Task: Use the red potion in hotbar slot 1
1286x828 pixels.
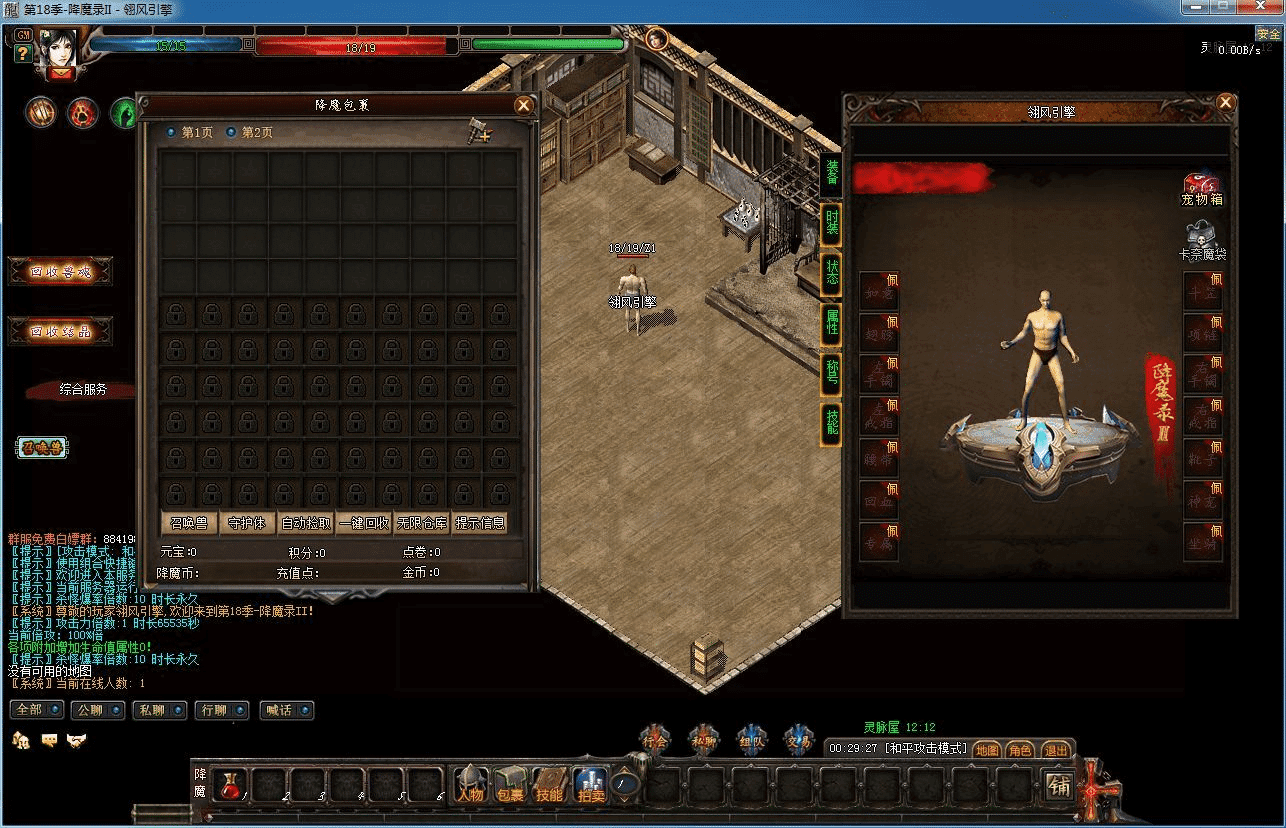Action: click(229, 785)
